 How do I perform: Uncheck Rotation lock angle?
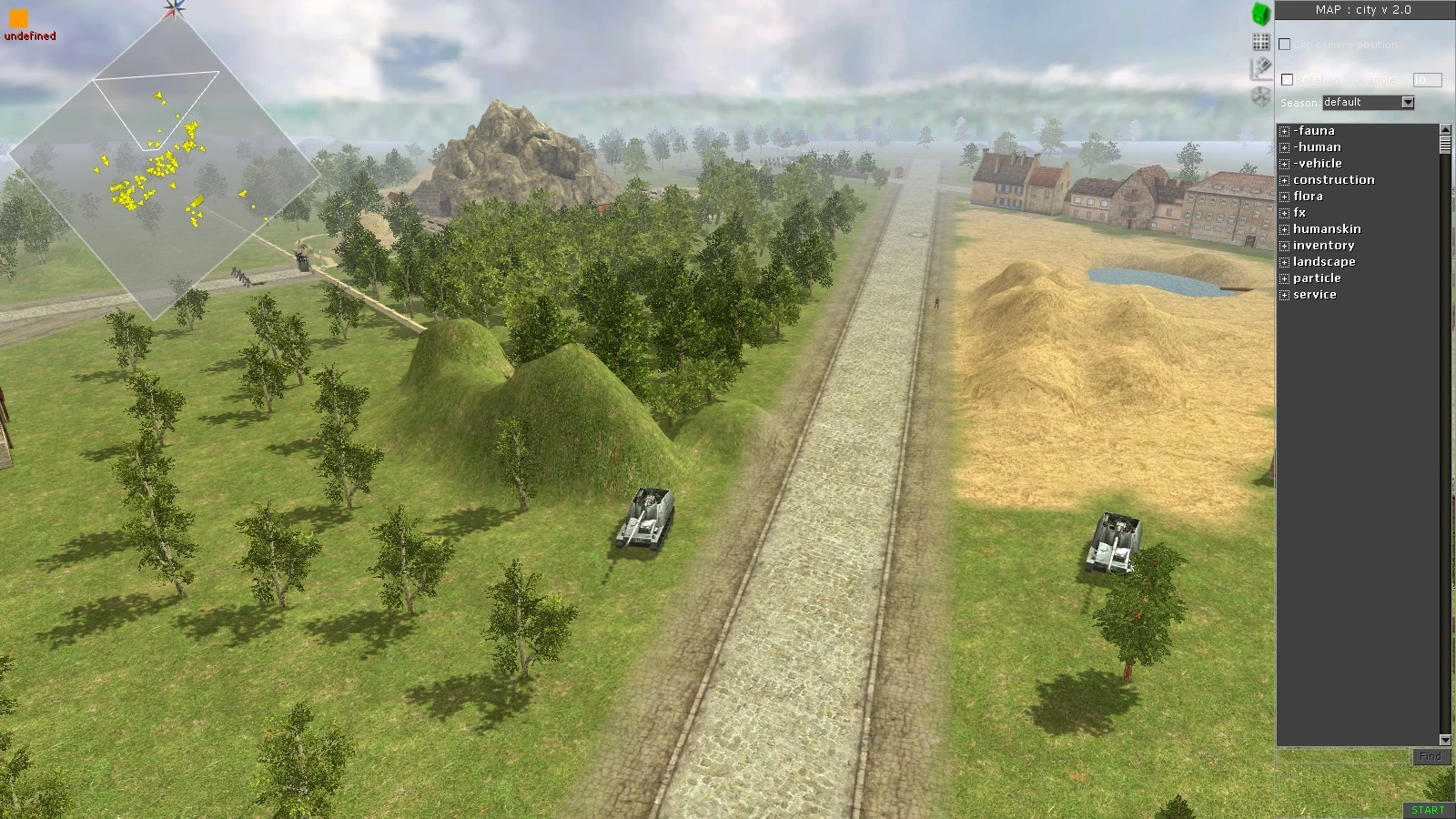point(1287,80)
